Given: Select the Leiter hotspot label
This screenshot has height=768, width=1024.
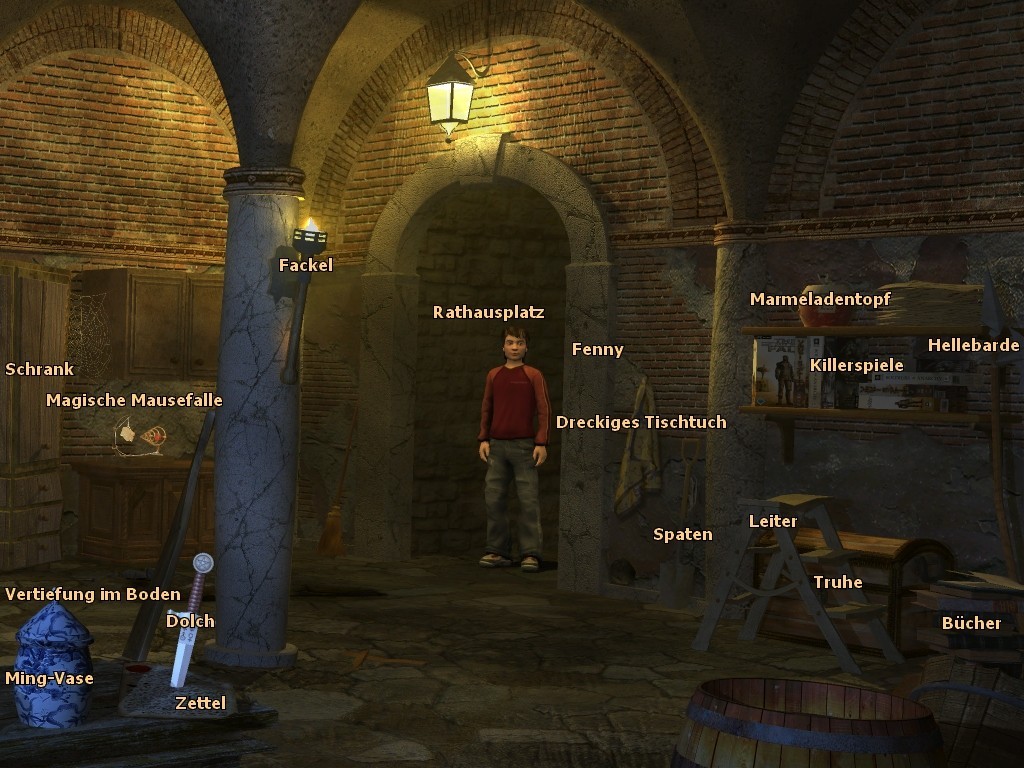Looking at the screenshot, I should (773, 521).
